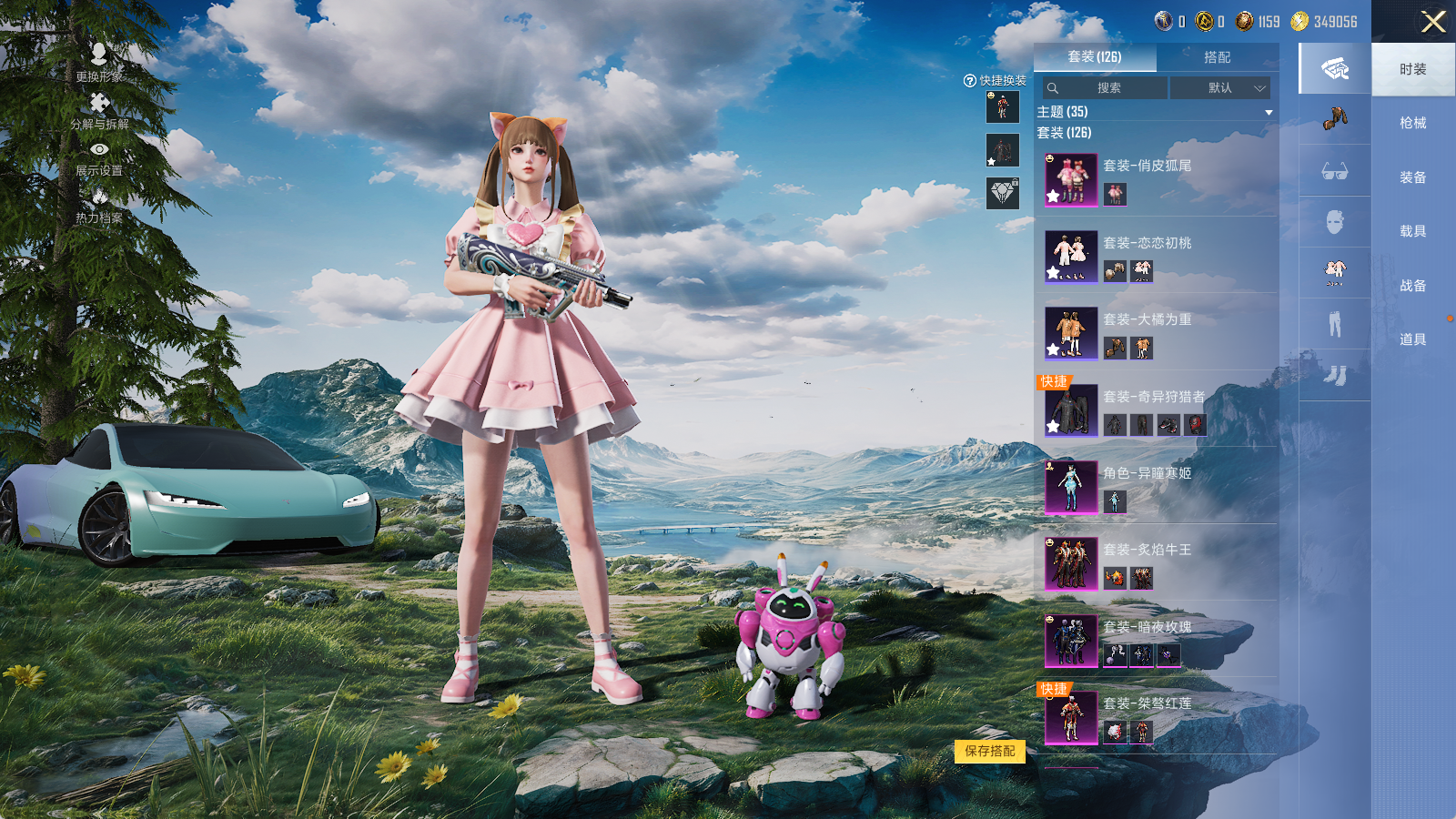Image resolution: width=1456 pixels, height=819 pixels.
Task: Close the wardrobe screen with the X
Action: tap(1433, 22)
